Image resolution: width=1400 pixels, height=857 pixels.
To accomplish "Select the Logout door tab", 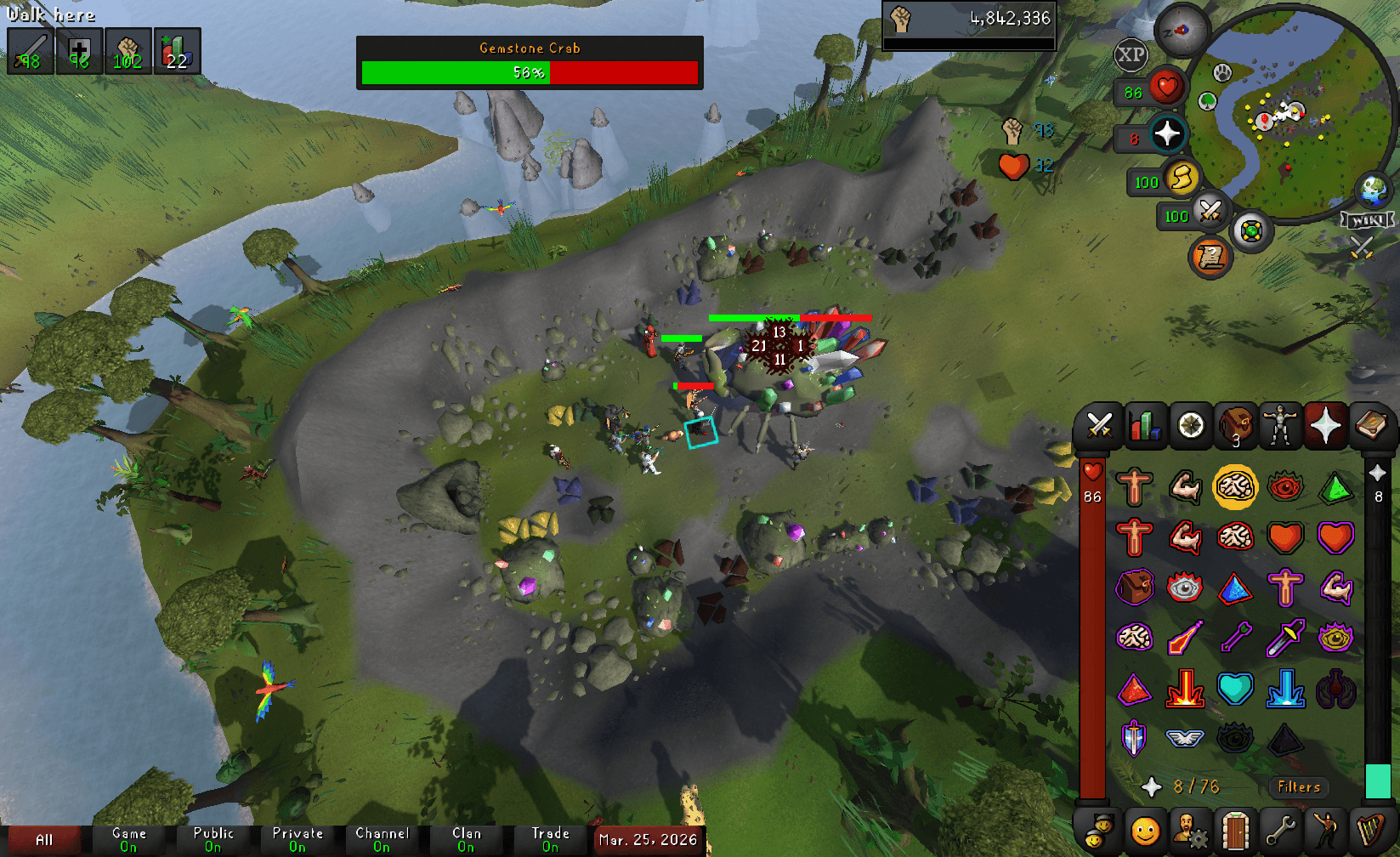I will tap(1235, 831).
